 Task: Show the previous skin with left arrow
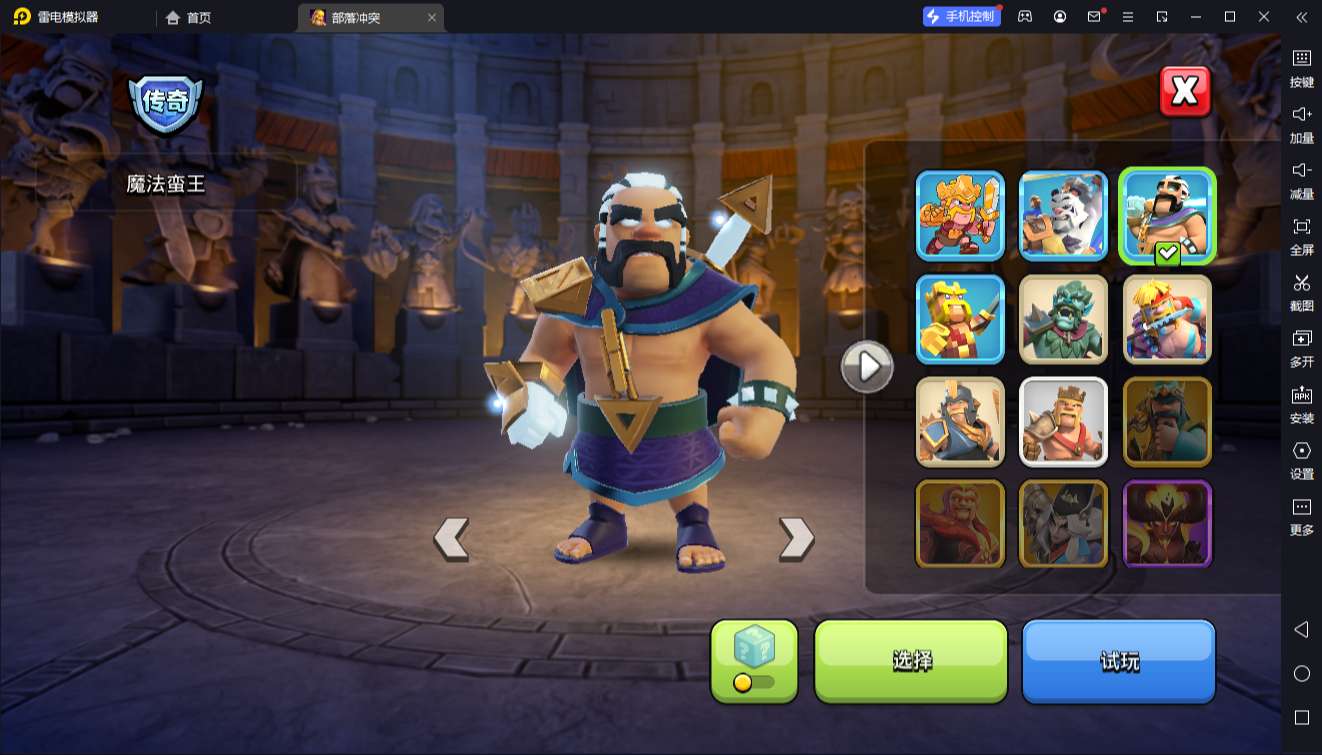tap(451, 538)
